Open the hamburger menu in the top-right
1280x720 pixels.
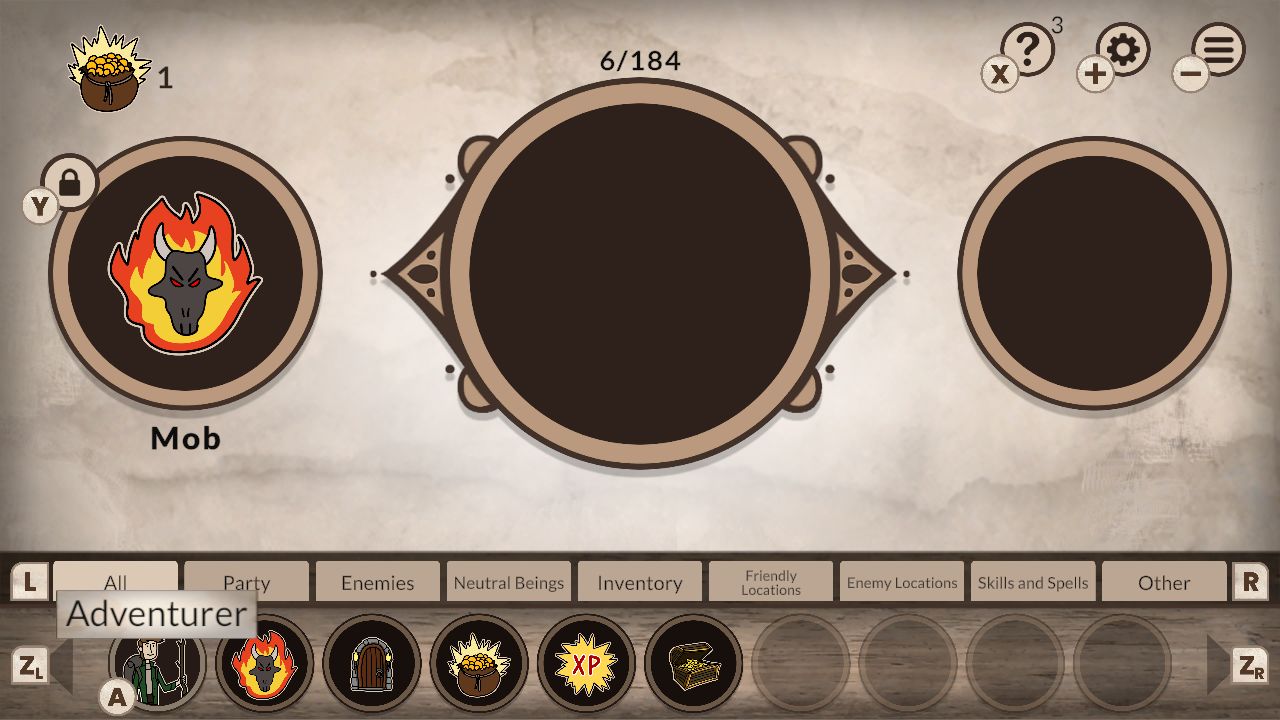coord(1216,48)
